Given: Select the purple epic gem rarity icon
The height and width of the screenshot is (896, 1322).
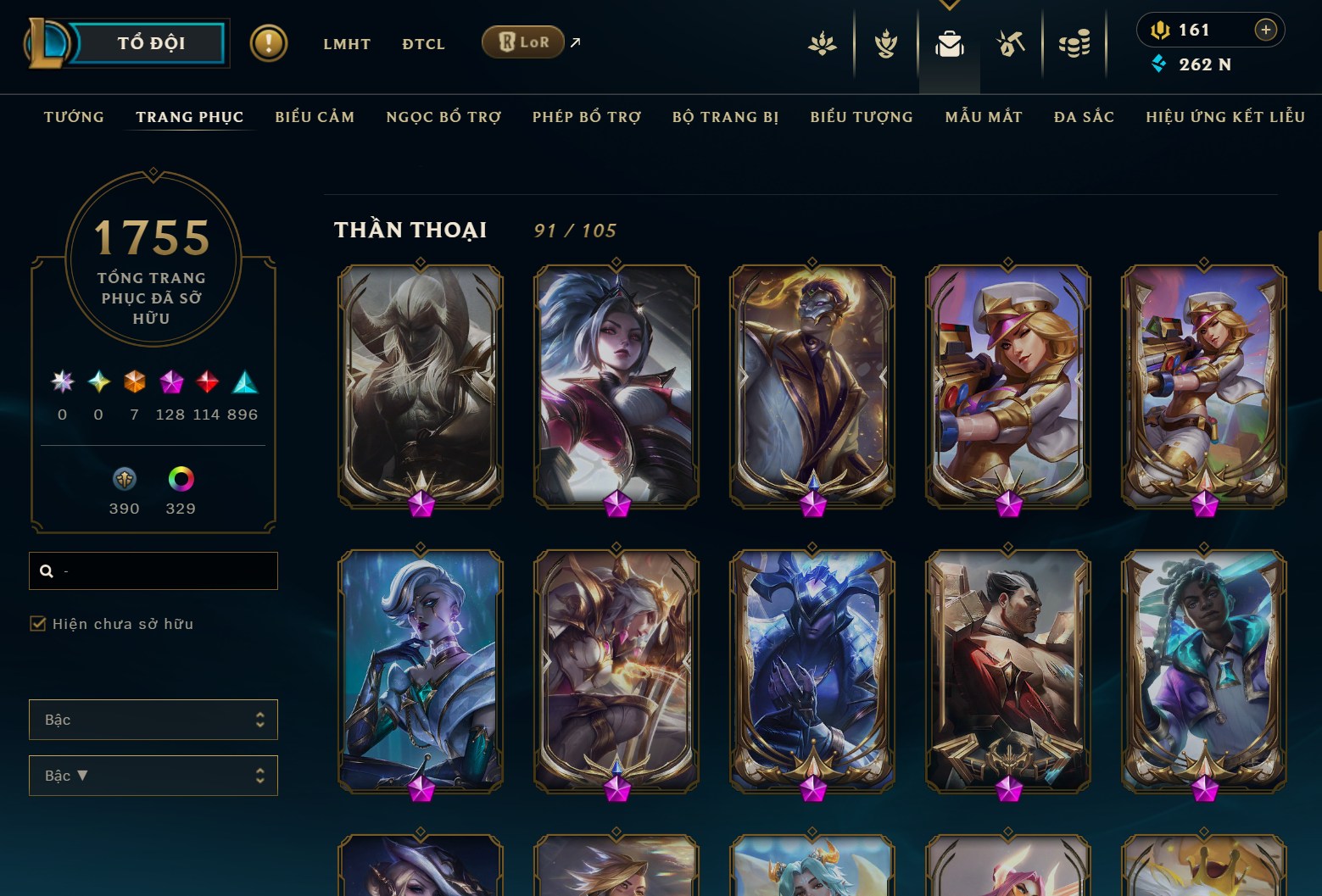Looking at the screenshot, I should click(172, 383).
